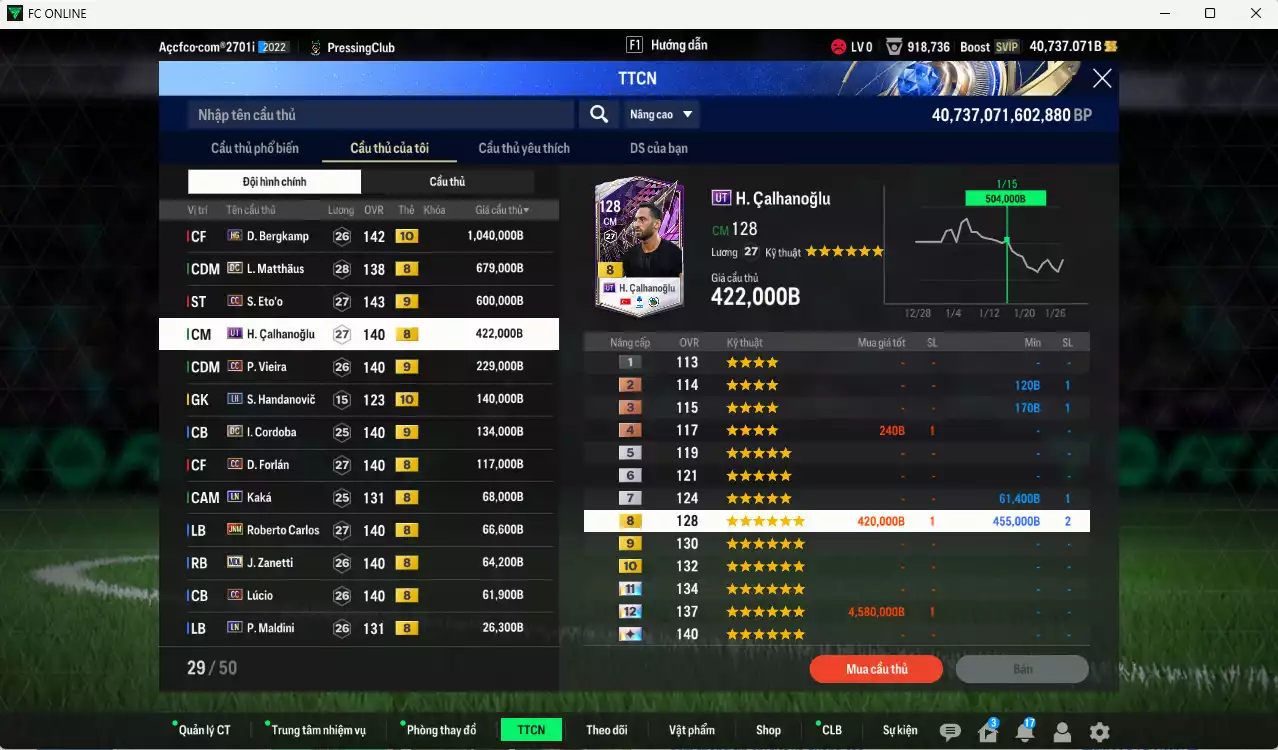Show the DS của bạn tab

coord(658,148)
